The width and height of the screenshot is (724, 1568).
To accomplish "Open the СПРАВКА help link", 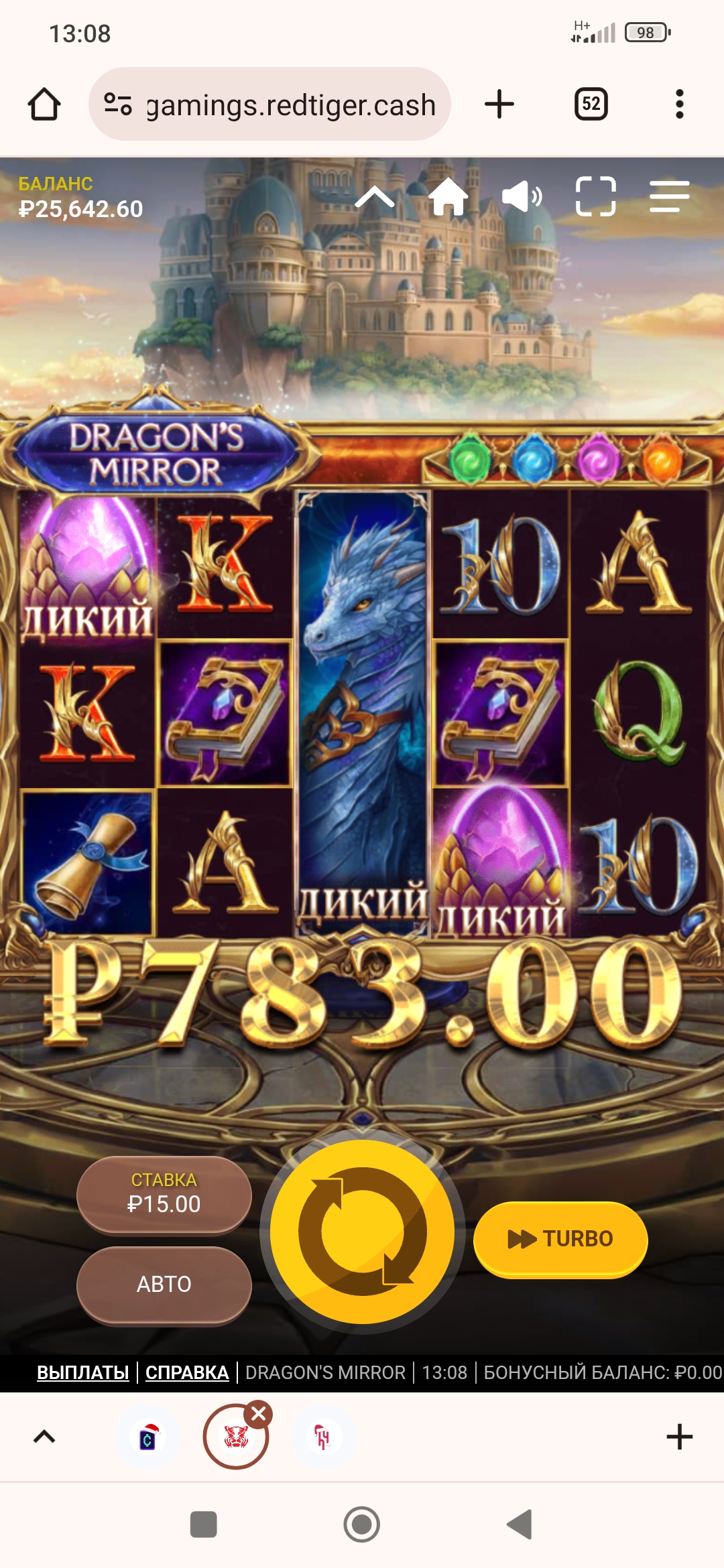I will coord(187,1372).
